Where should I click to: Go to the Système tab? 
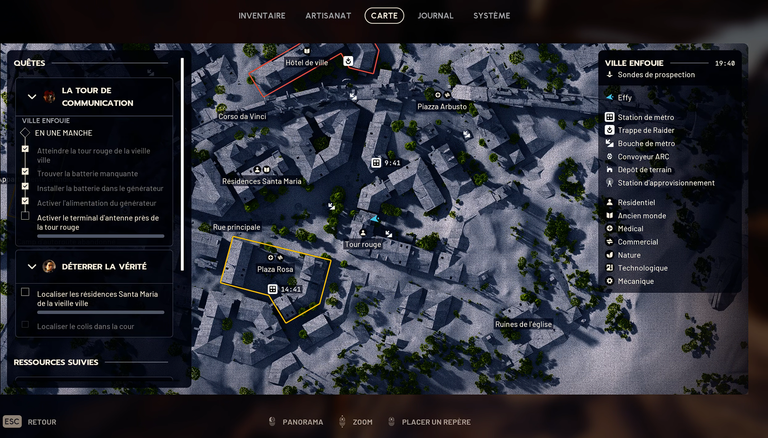[491, 16]
